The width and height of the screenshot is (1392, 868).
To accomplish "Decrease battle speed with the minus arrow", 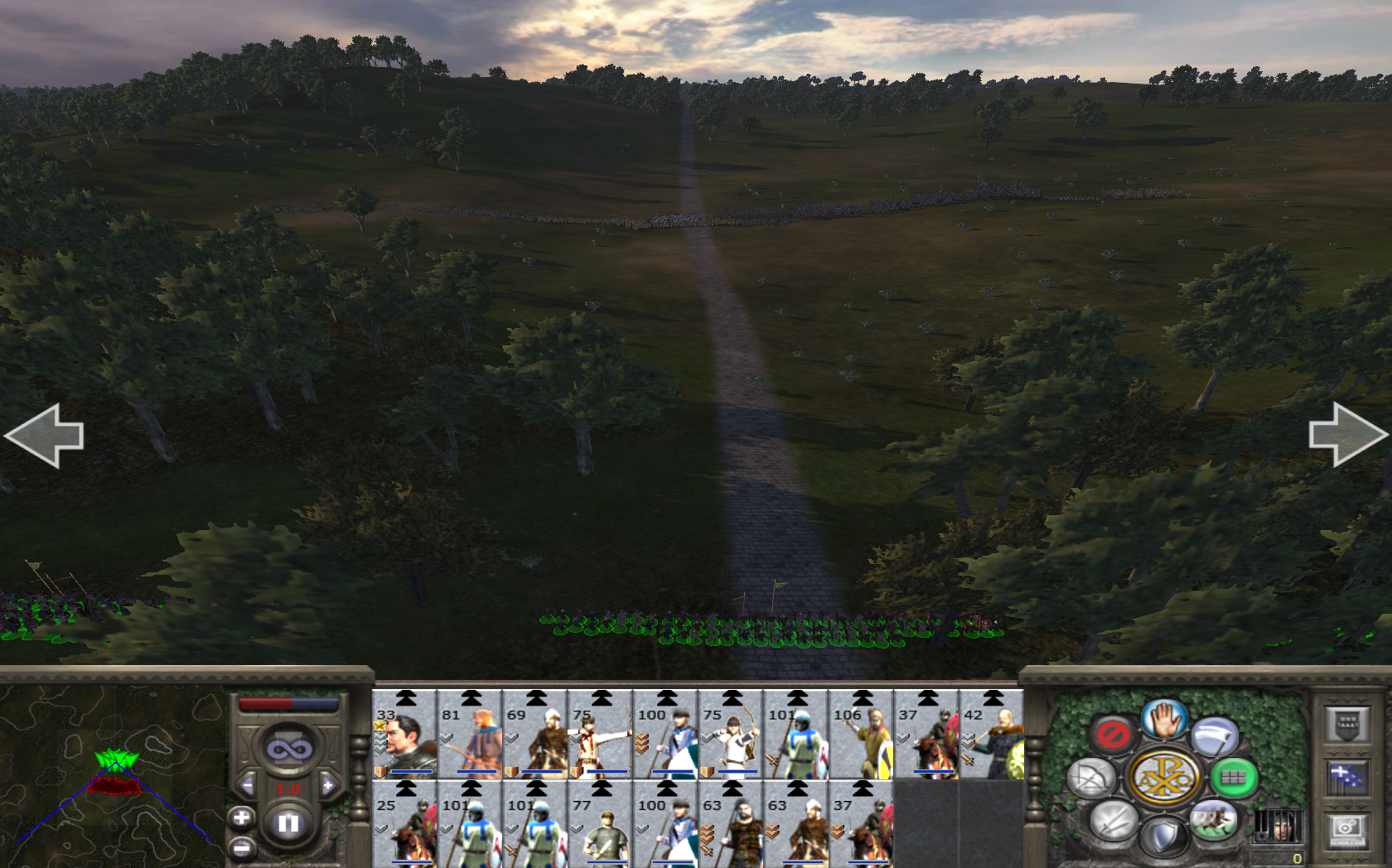I will [x=247, y=785].
